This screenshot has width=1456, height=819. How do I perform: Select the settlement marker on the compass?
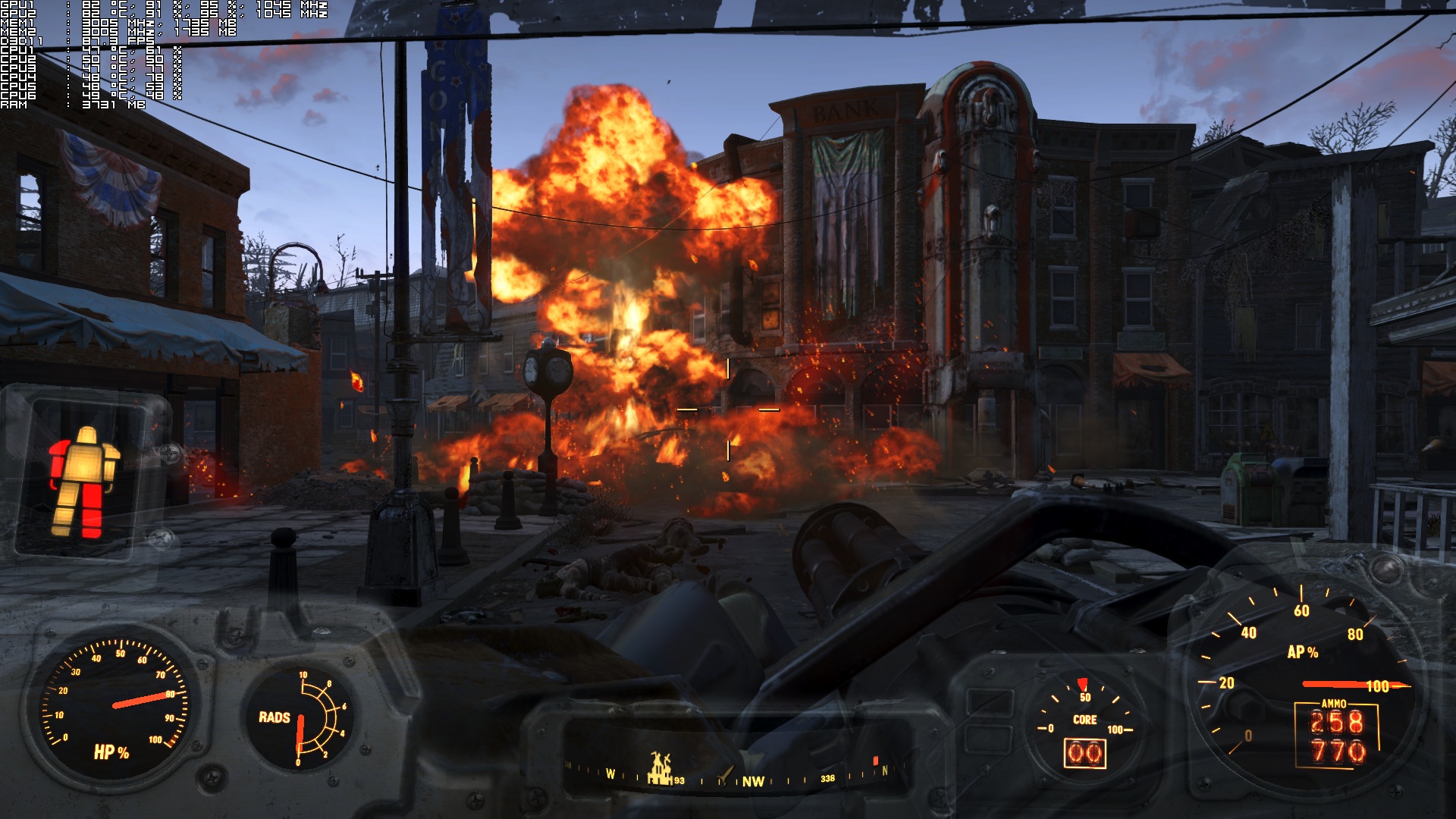point(661,768)
